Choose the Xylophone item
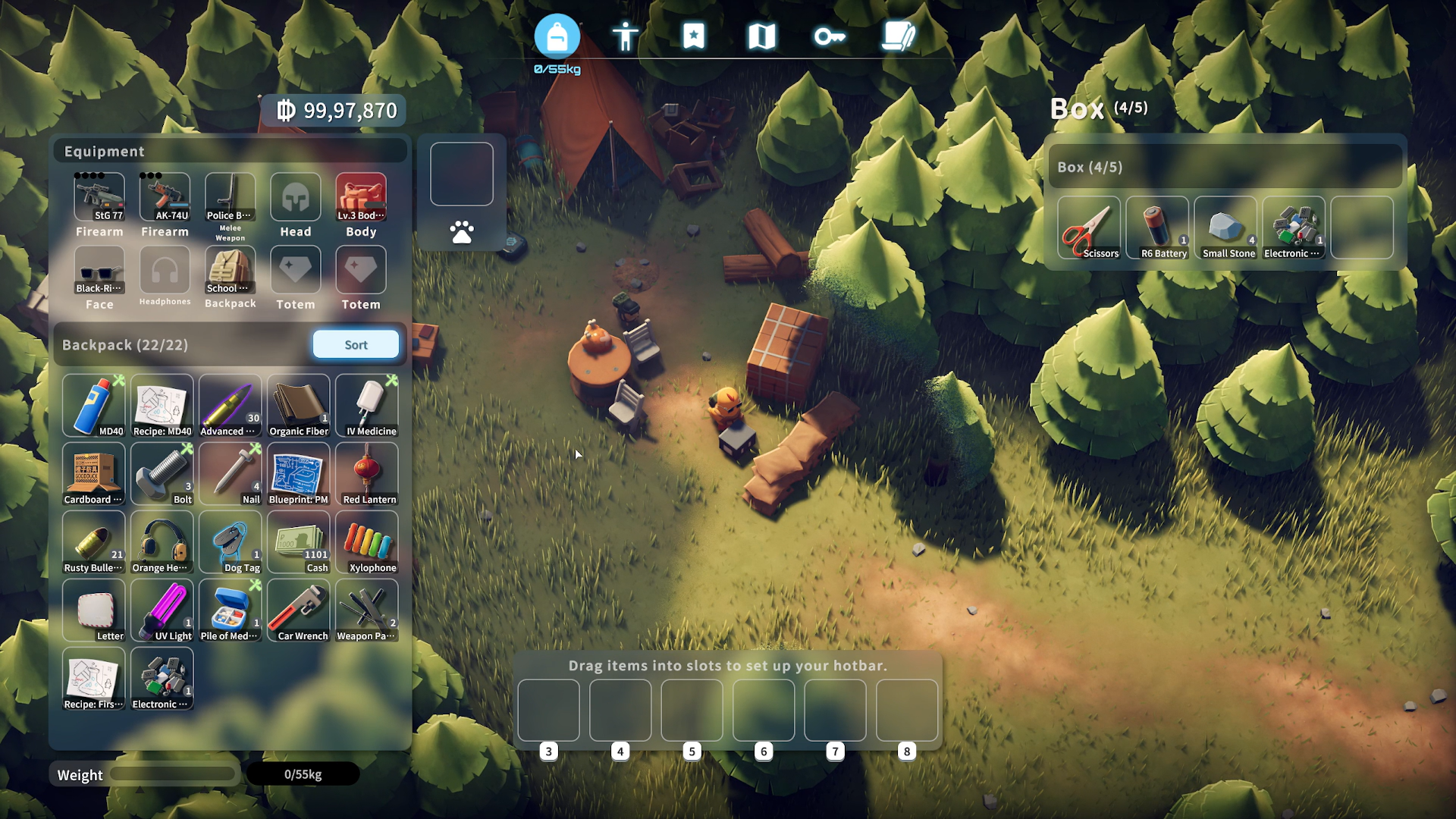Image resolution: width=1456 pixels, height=819 pixels. click(x=367, y=543)
